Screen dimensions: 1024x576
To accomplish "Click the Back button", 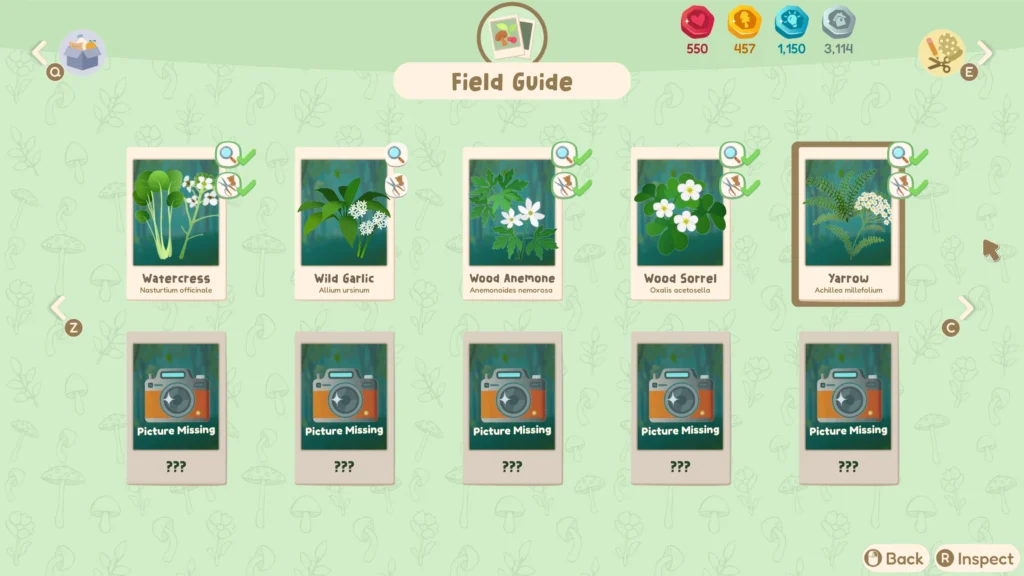I will point(895,558).
